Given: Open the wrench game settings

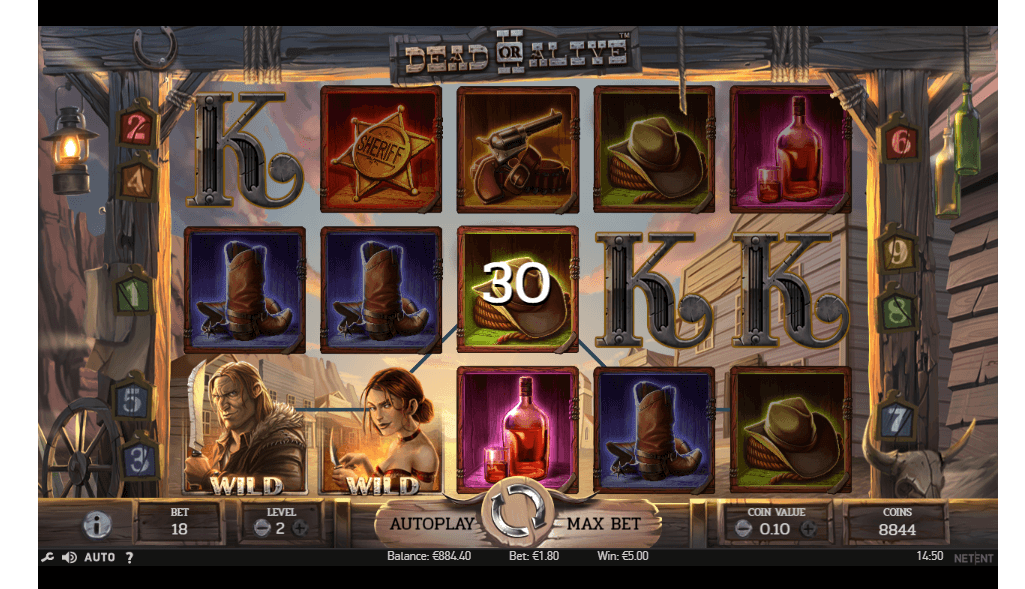Looking at the screenshot, I should click(47, 557).
